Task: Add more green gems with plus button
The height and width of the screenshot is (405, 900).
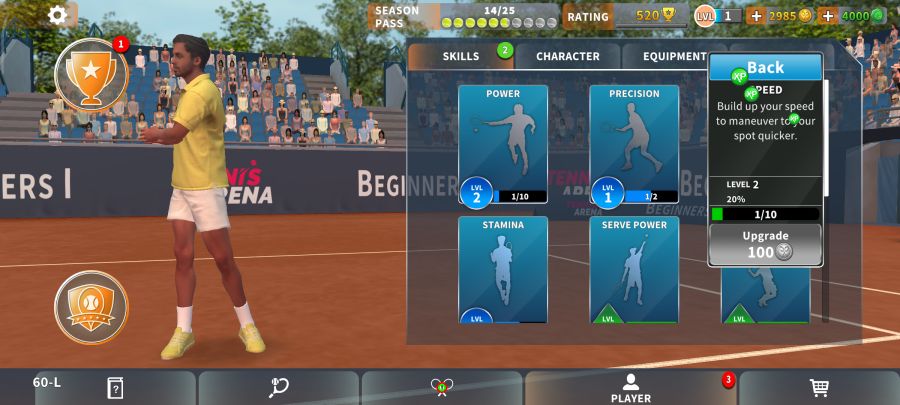Action: pos(827,16)
